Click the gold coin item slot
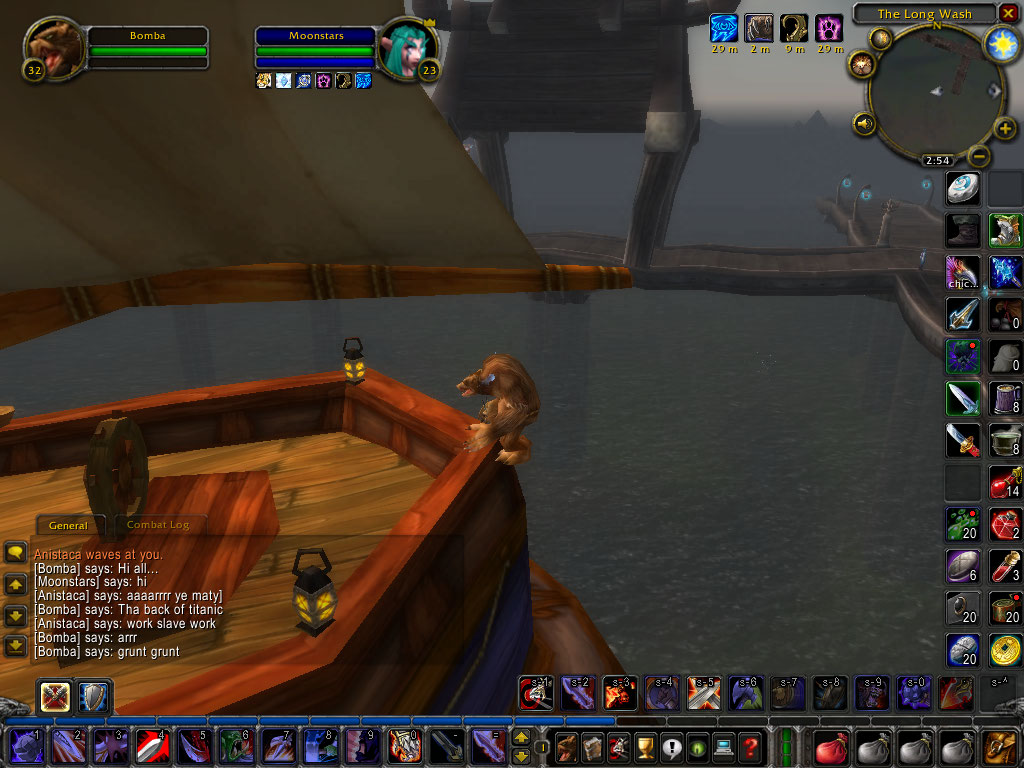The width and height of the screenshot is (1024, 768). (x=1005, y=650)
